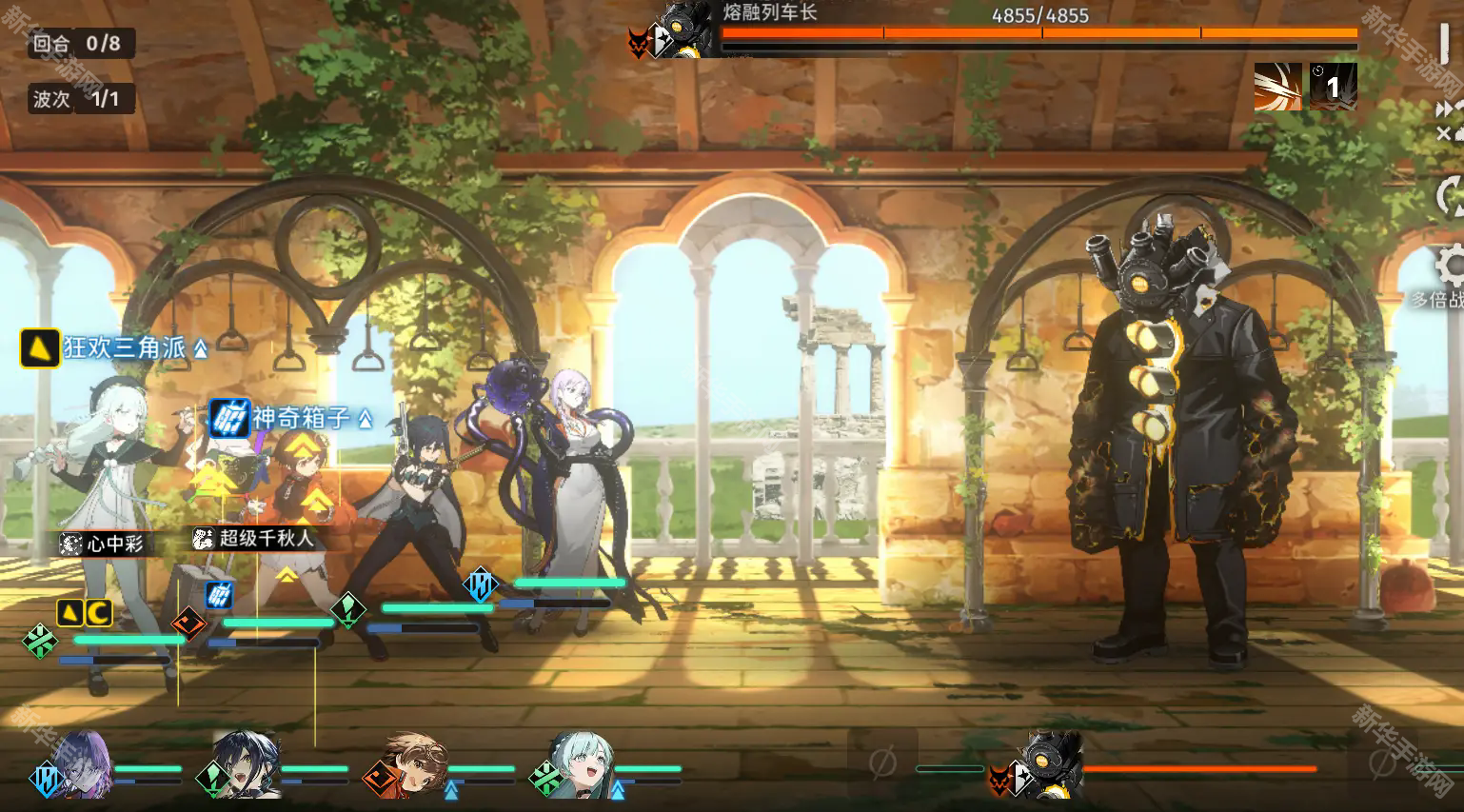Inspect the 心中彩 status tag
This screenshot has height=812, width=1464.
(x=103, y=544)
